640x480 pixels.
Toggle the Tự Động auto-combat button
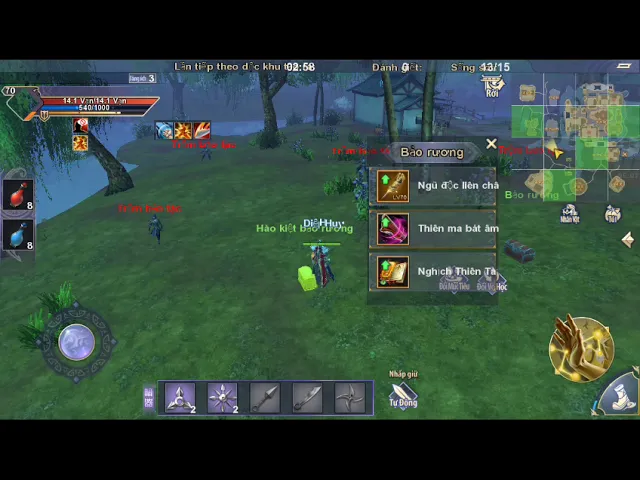pyautogui.click(x=403, y=395)
